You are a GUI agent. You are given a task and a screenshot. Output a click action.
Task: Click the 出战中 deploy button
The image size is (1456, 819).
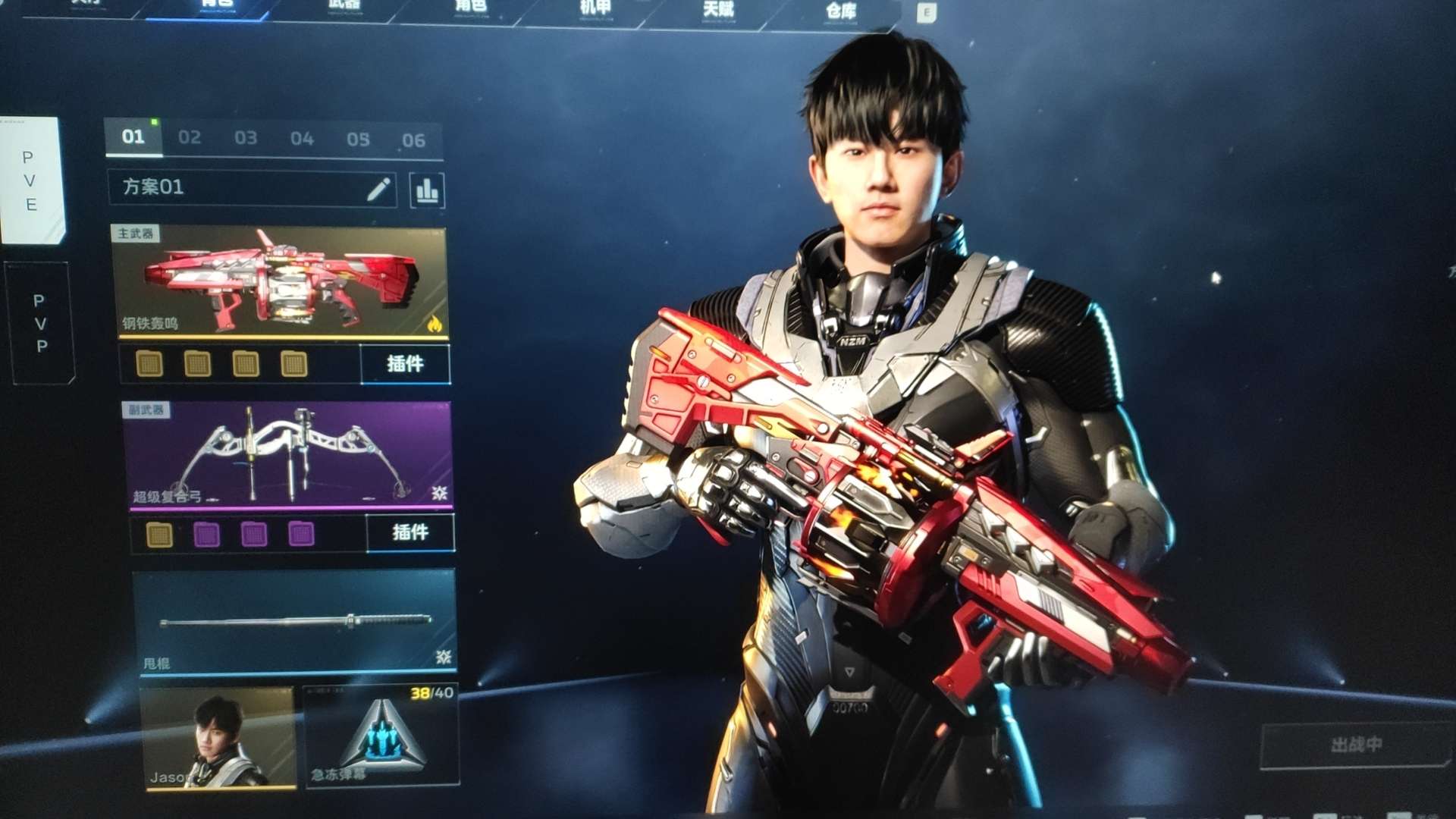[1356, 745]
